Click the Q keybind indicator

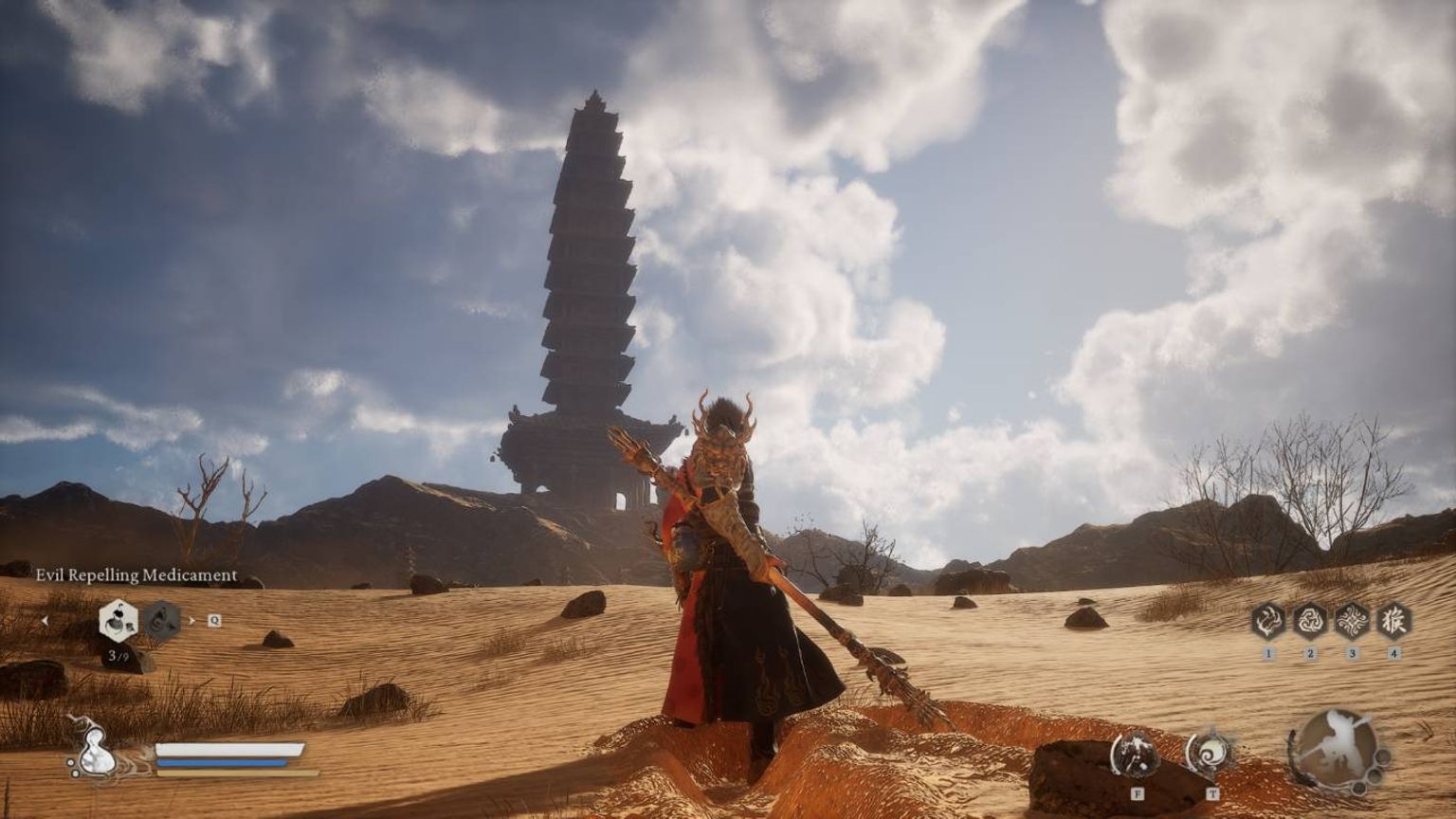213,621
